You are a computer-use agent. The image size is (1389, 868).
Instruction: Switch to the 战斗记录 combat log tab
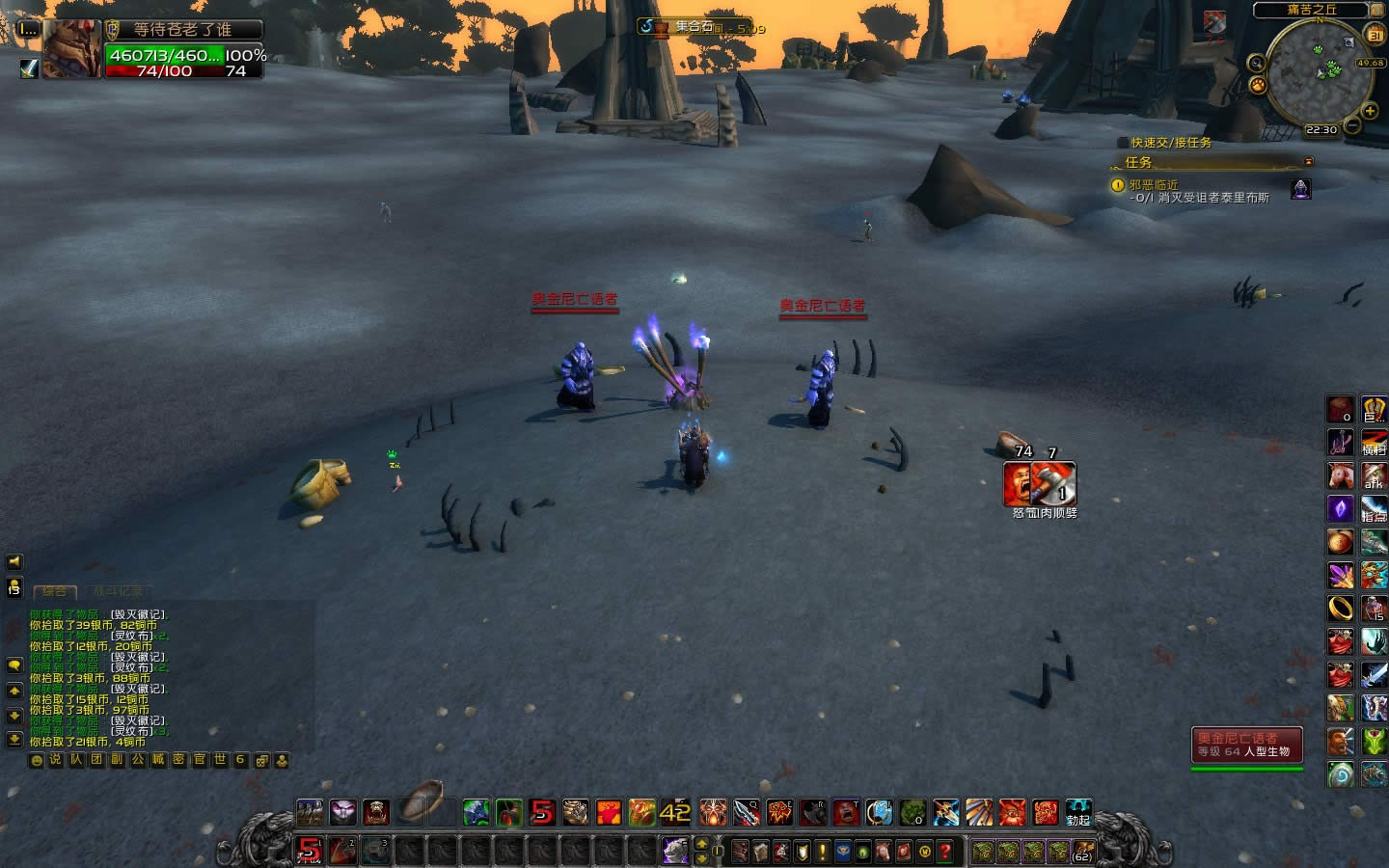point(118,591)
